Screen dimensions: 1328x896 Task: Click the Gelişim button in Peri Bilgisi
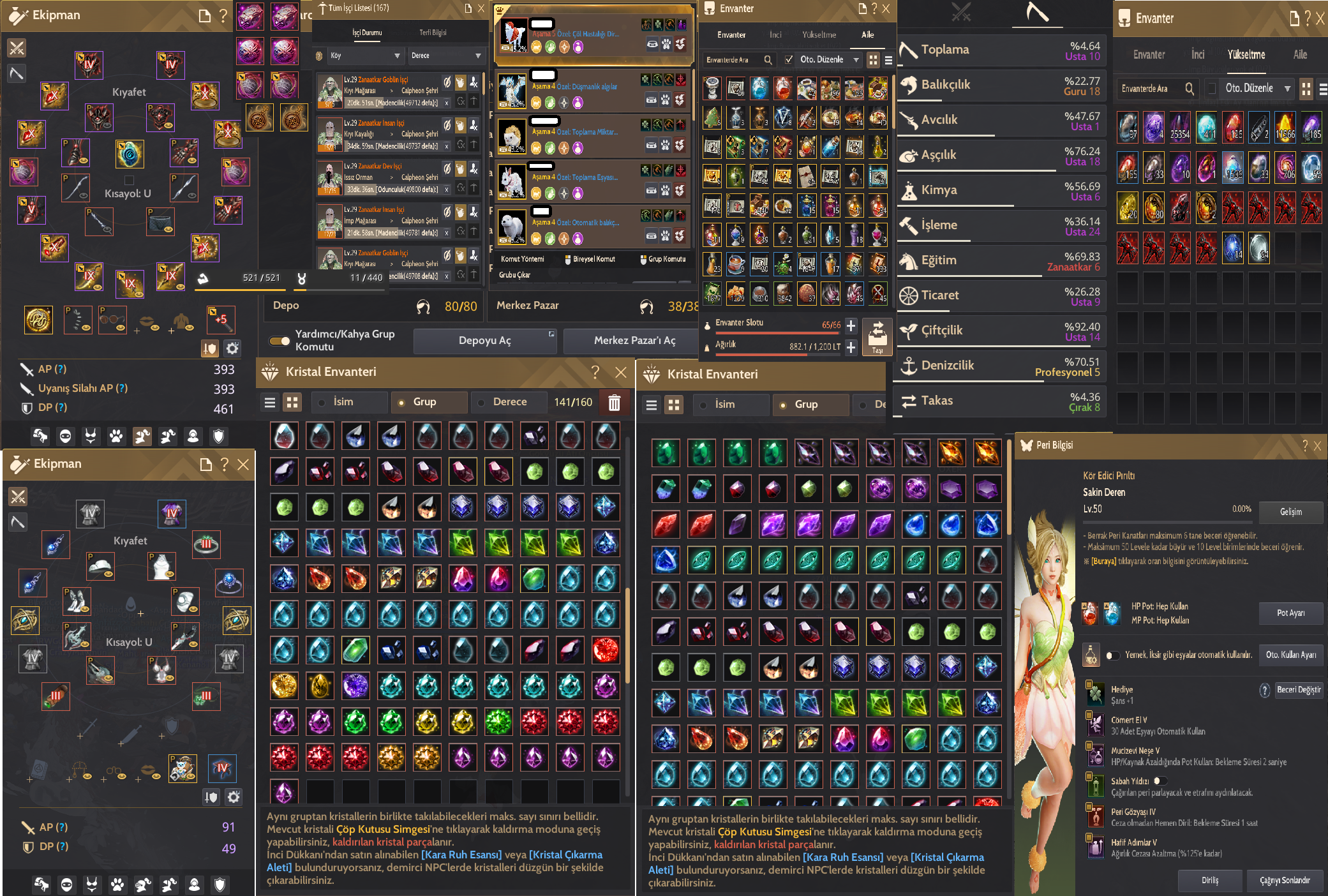click(1291, 512)
